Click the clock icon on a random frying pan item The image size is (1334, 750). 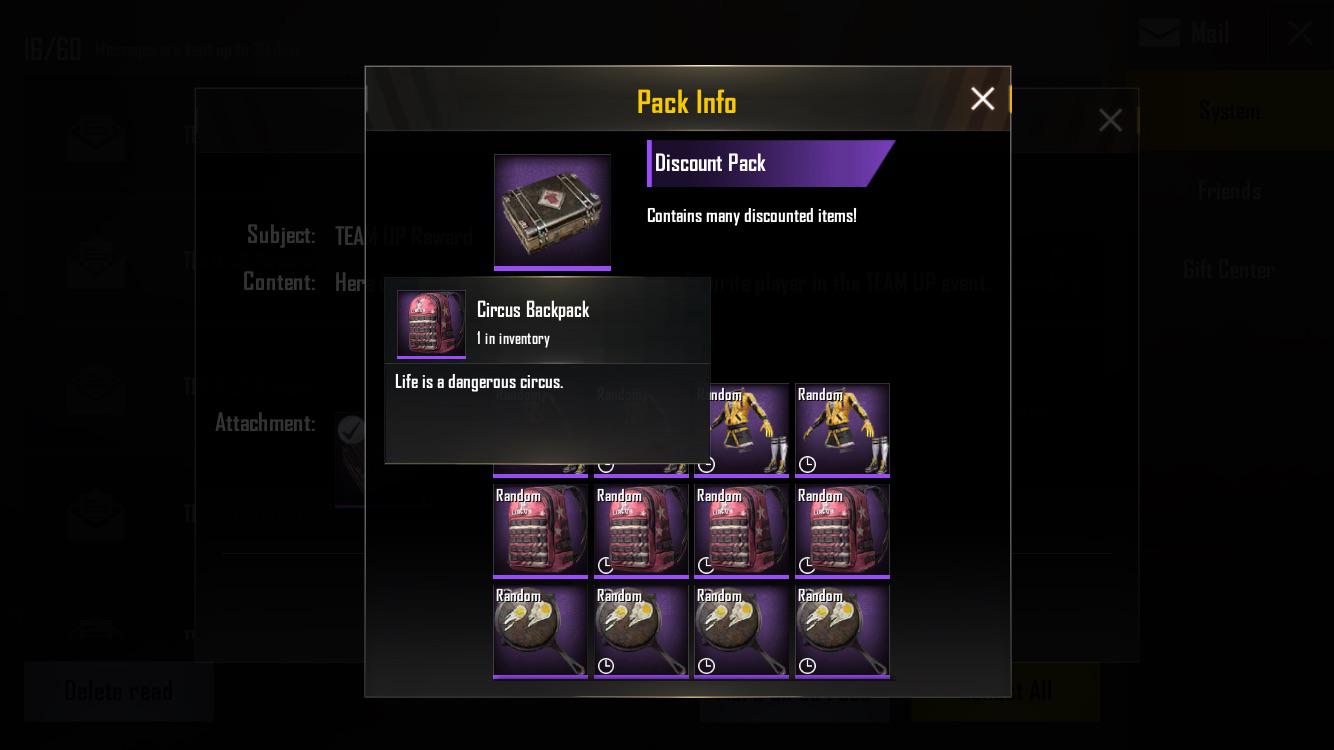606,666
